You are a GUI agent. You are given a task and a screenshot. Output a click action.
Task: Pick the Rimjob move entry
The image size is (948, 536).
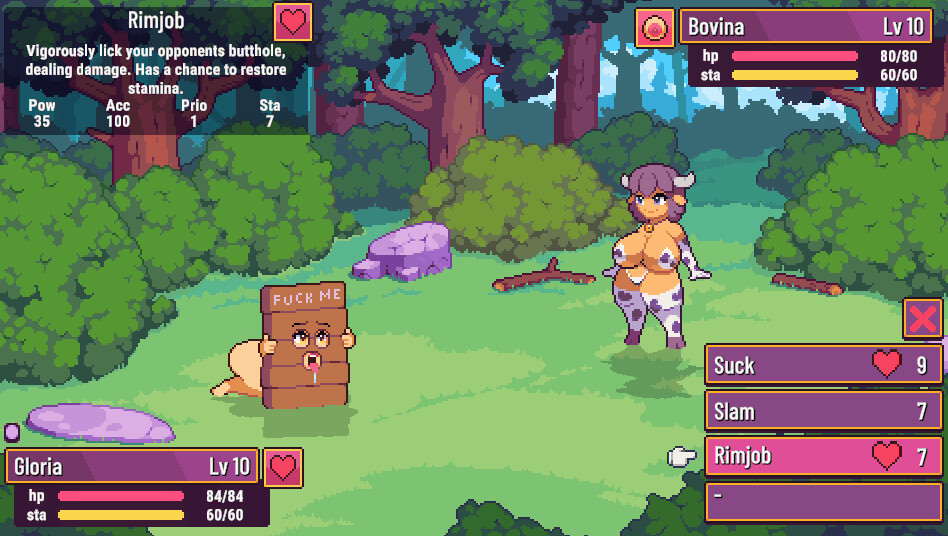click(x=822, y=457)
